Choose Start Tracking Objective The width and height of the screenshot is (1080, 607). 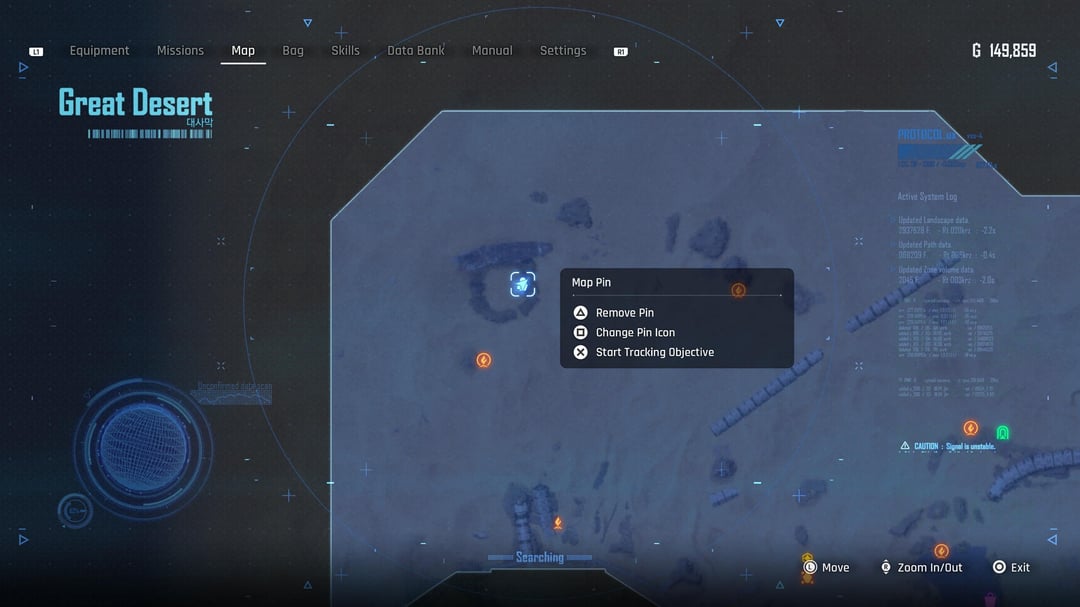pos(654,352)
